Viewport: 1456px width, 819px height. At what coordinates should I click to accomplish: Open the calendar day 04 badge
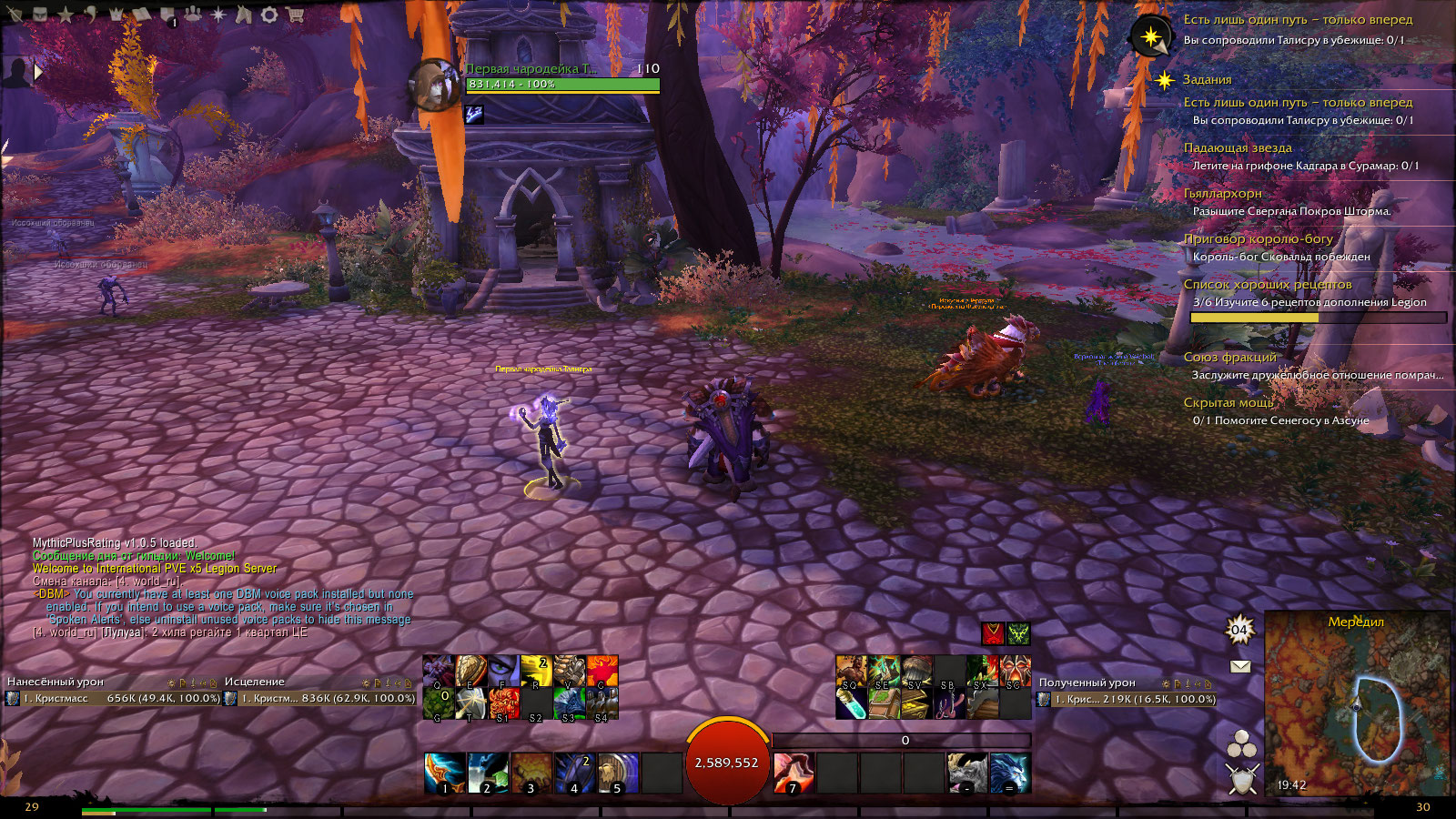click(1239, 630)
